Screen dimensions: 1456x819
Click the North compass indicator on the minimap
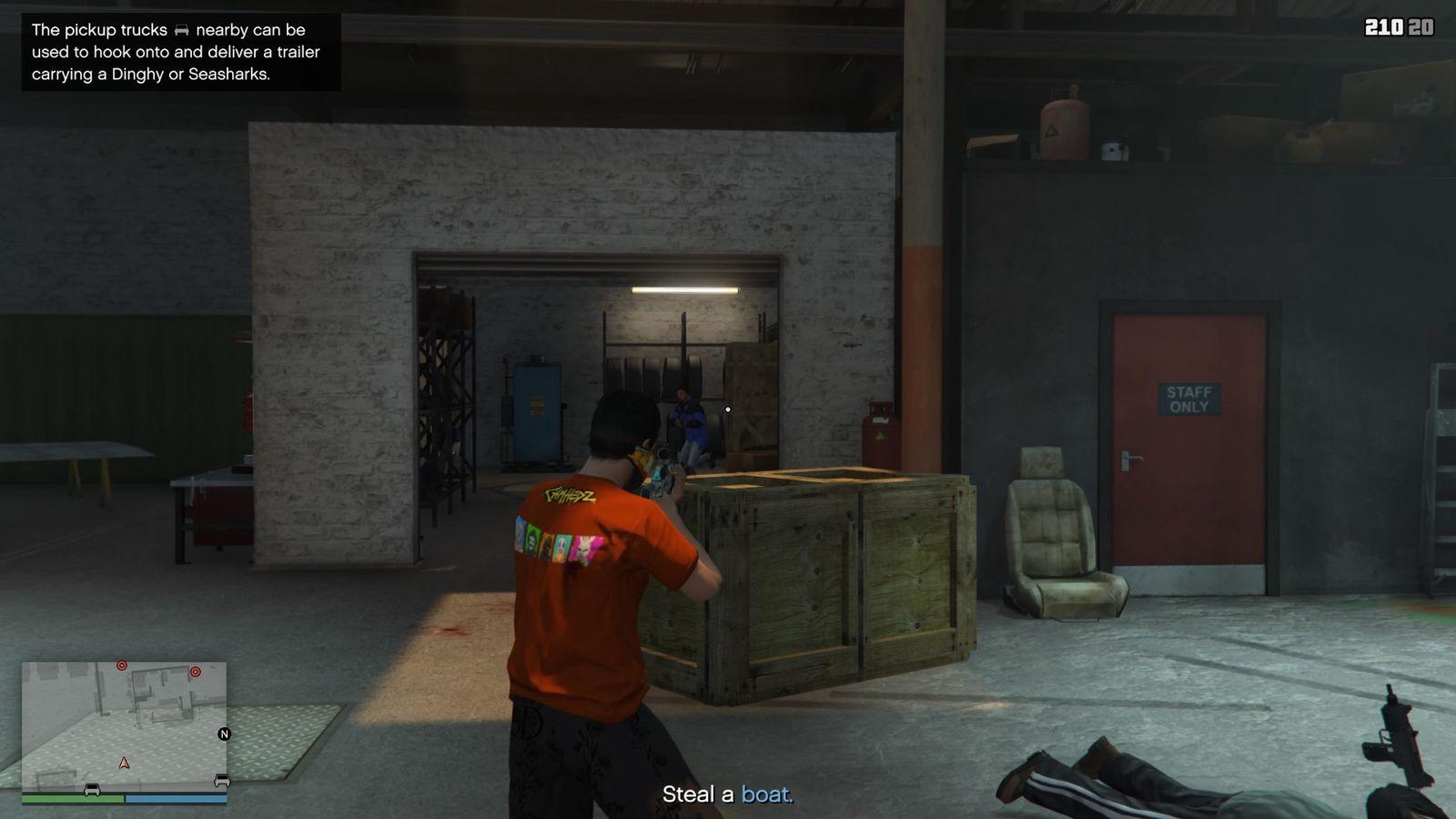[x=224, y=734]
